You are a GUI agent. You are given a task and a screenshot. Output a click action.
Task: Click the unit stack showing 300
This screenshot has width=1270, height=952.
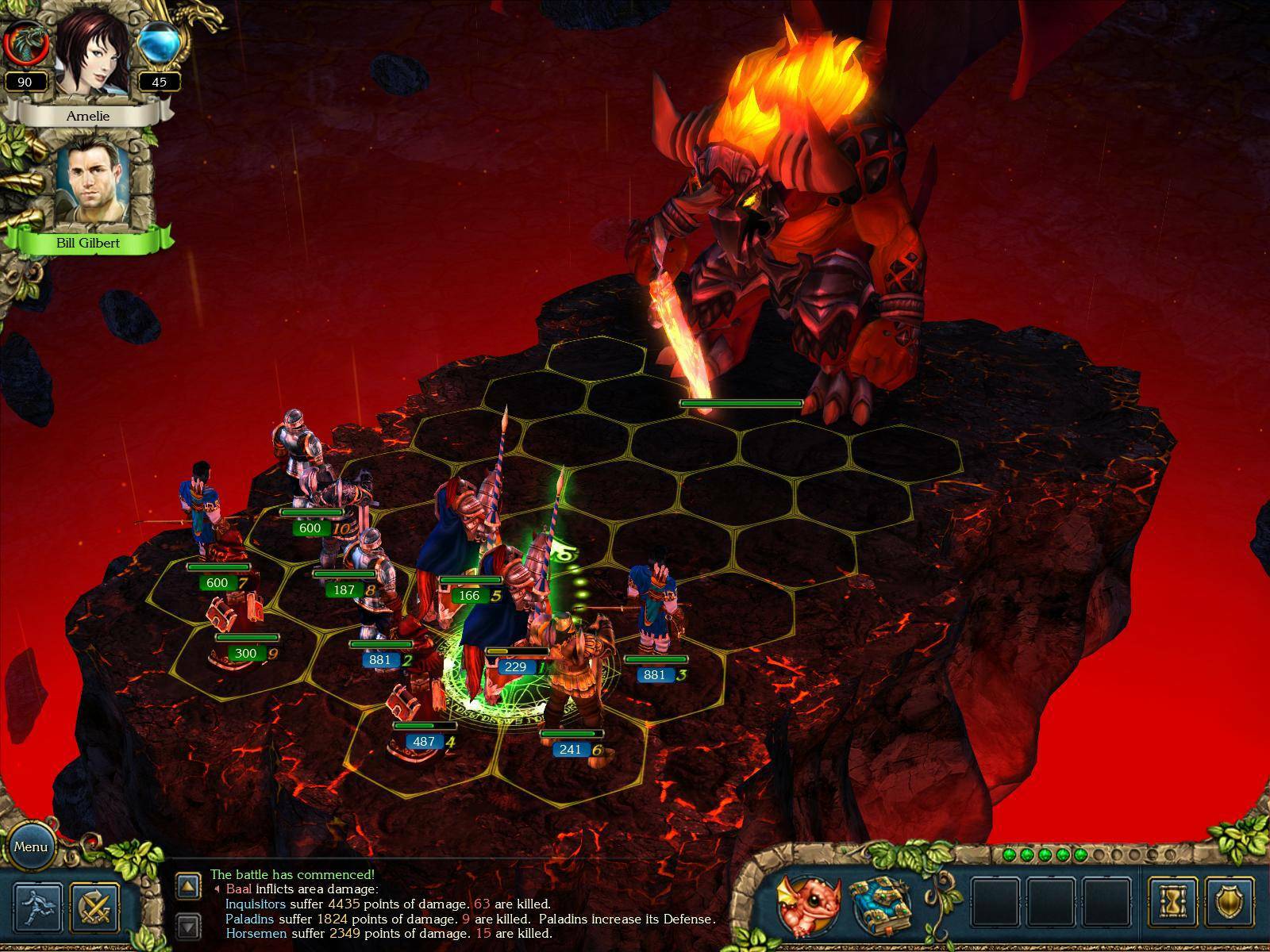point(246,653)
